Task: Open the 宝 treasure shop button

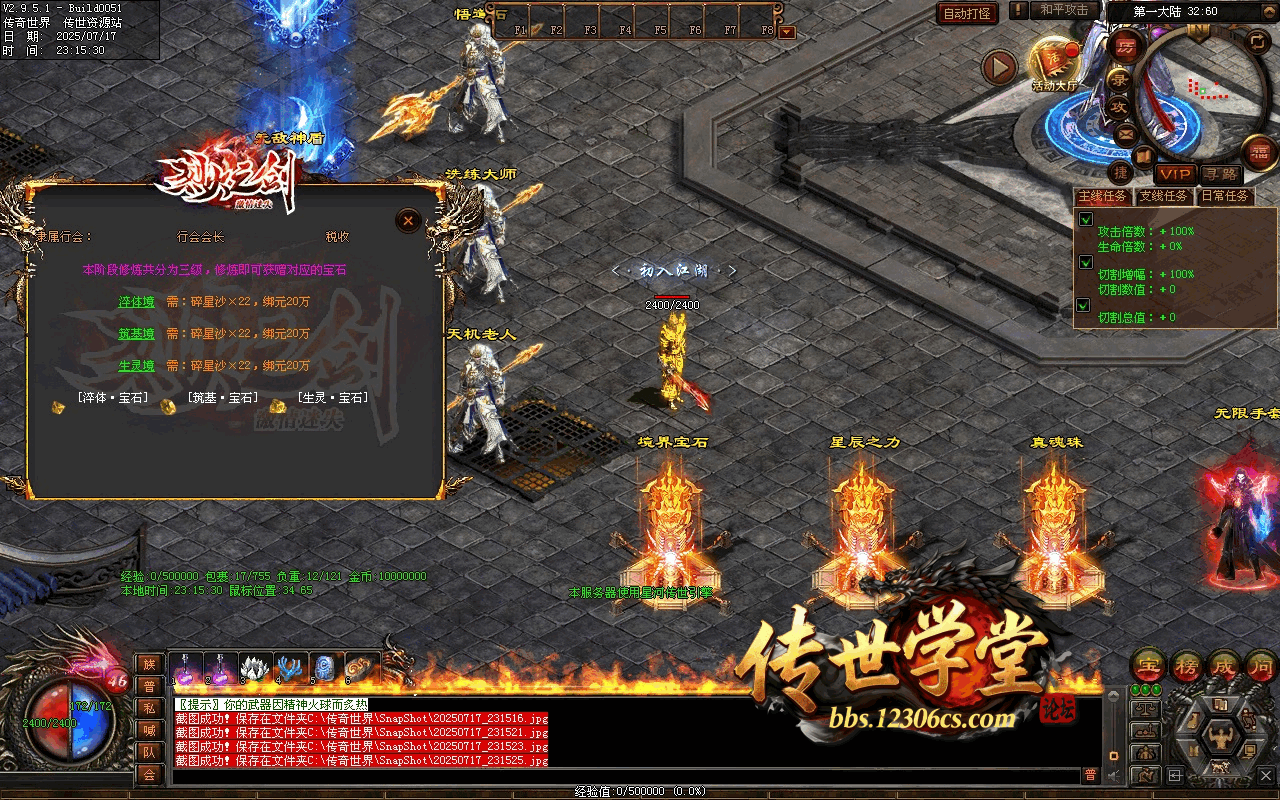Action: tap(1147, 665)
